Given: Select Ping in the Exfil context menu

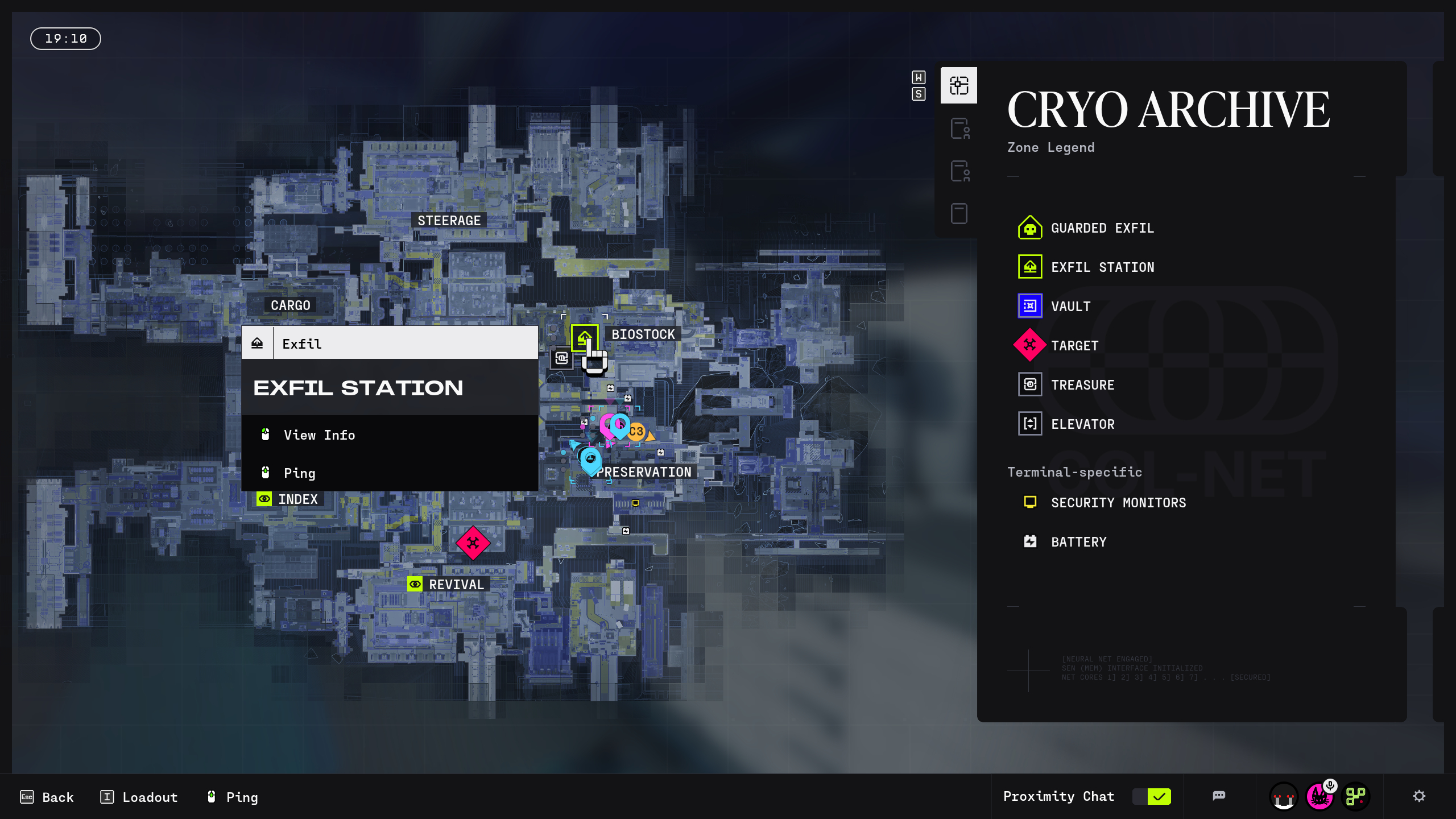Looking at the screenshot, I should [x=300, y=473].
